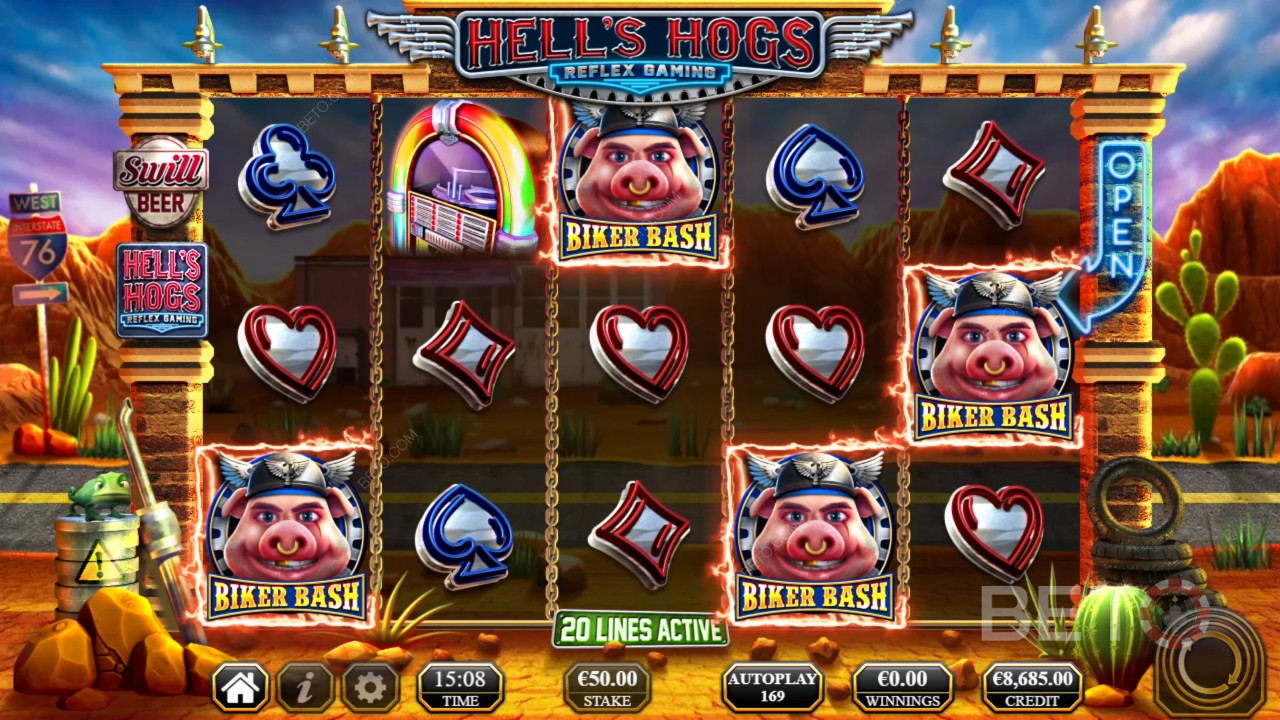Viewport: 1280px width, 720px height.
Task: Change the €50.00 stake amount
Action: [607, 687]
